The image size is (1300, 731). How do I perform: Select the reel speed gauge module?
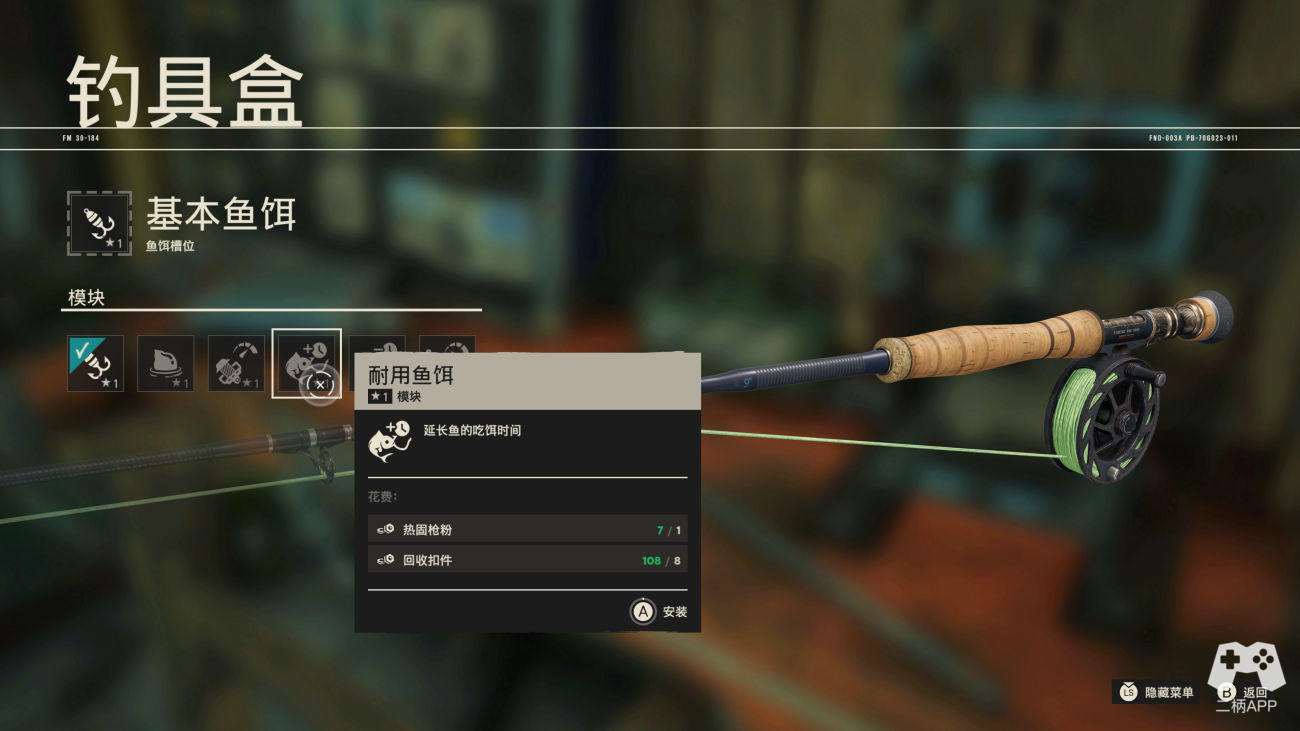pos(236,363)
